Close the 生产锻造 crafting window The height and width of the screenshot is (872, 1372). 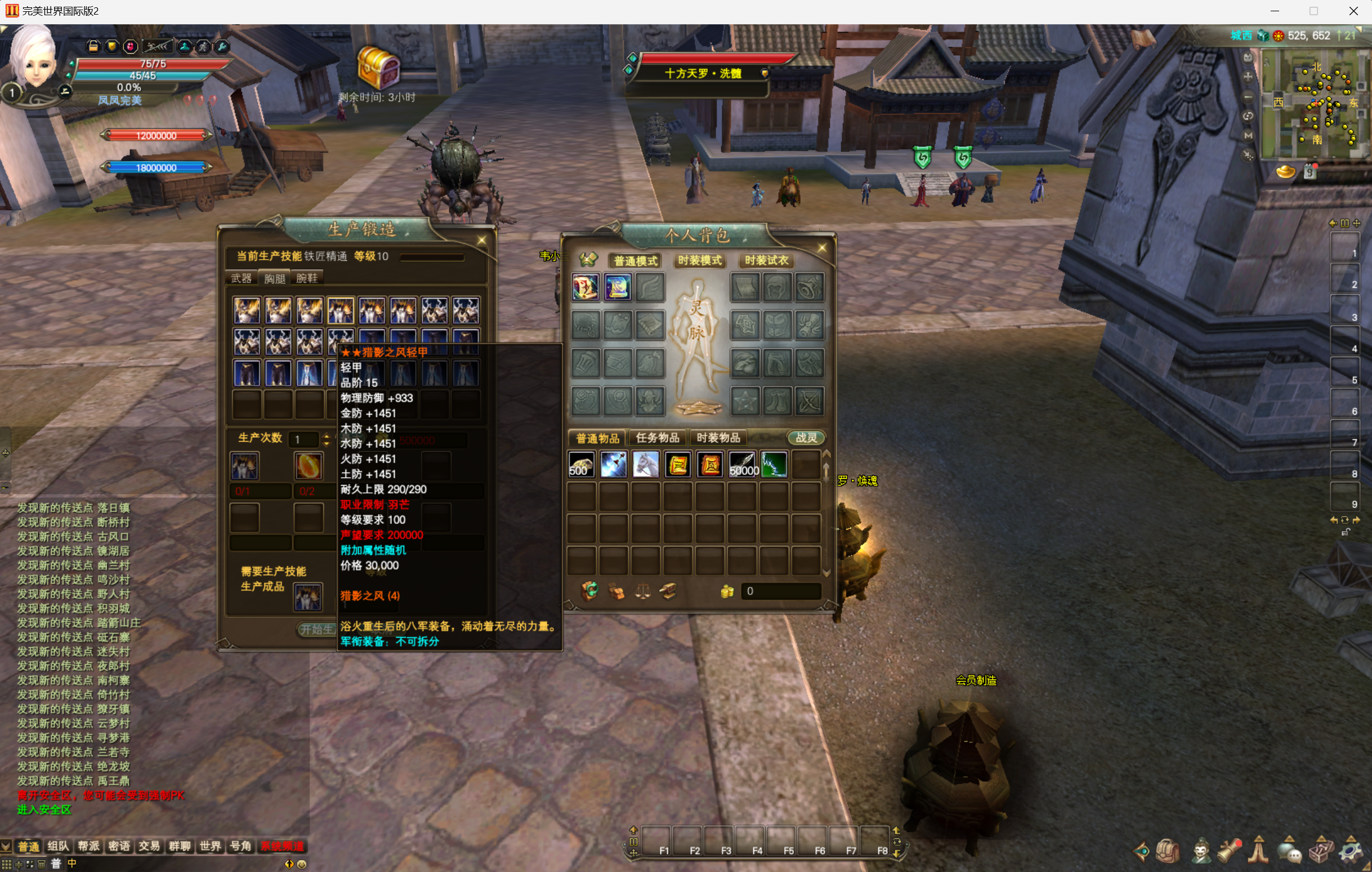point(481,240)
